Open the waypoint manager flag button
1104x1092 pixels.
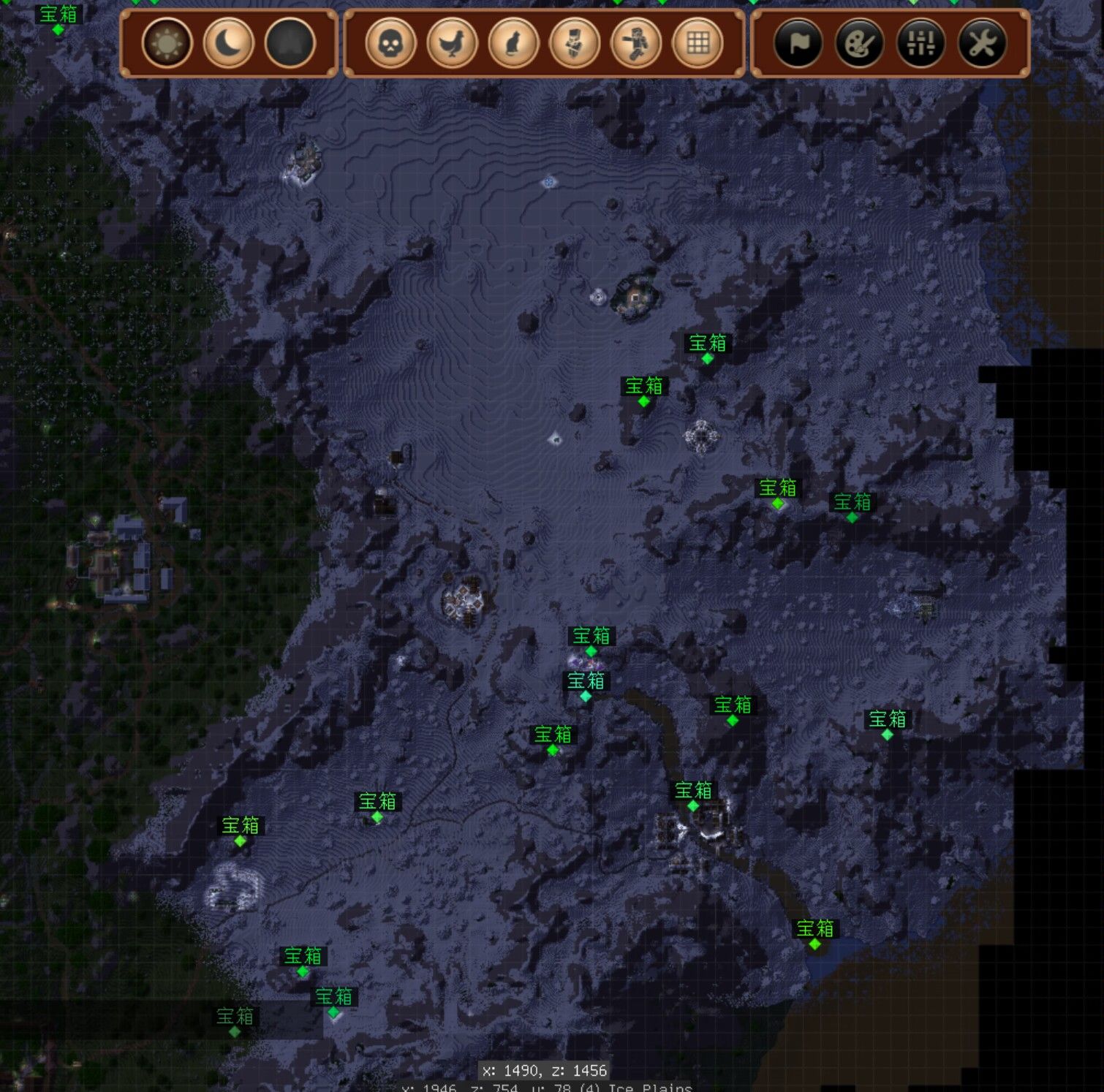[x=798, y=43]
